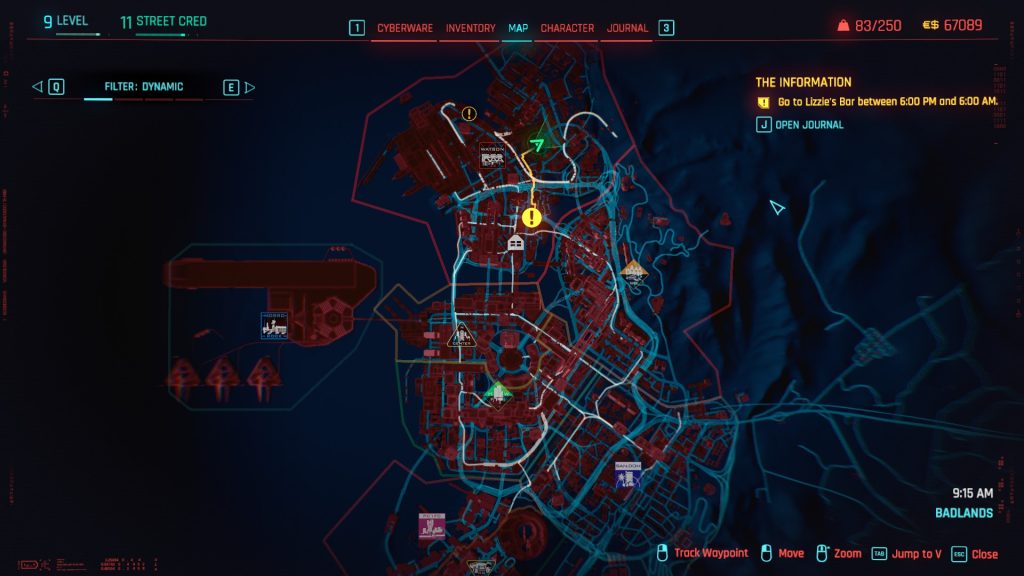Select the Filter: Dynamic label
The width and height of the screenshot is (1024, 576).
tap(144, 87)
